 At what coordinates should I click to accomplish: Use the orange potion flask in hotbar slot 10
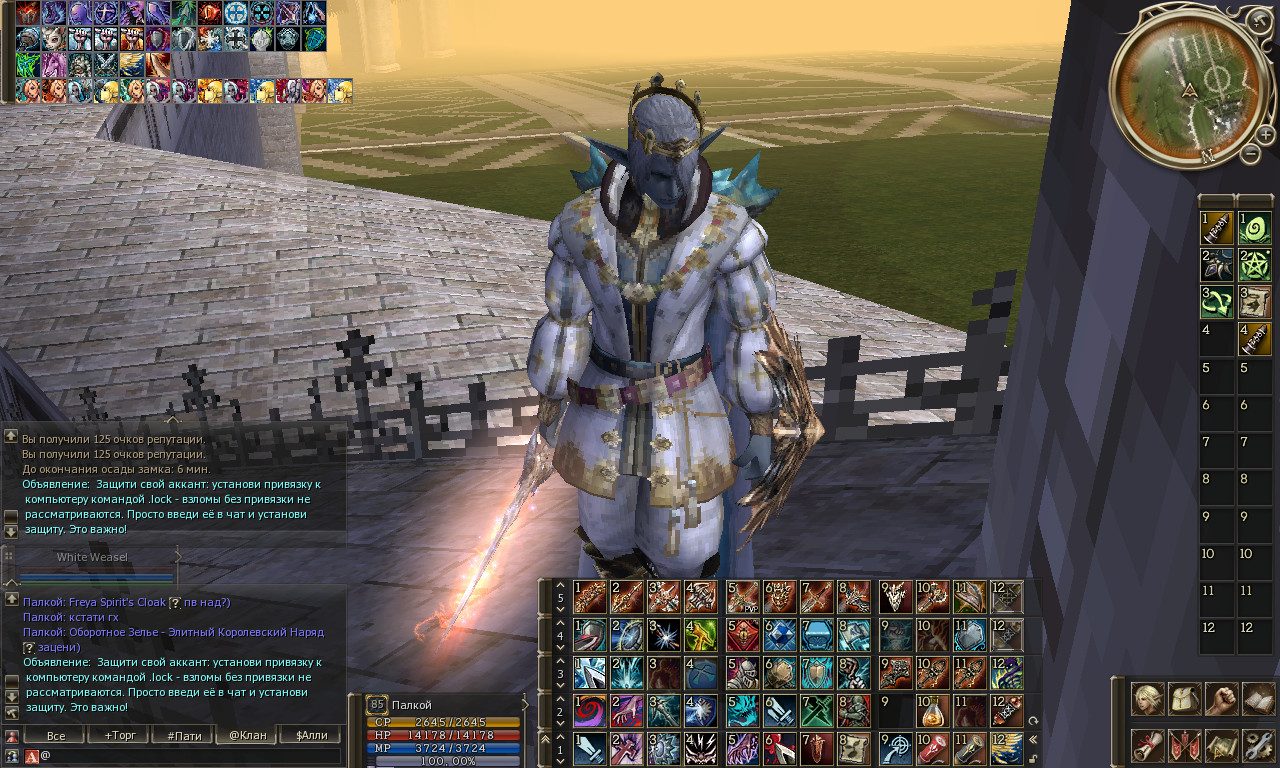click(x=933, y=711)
